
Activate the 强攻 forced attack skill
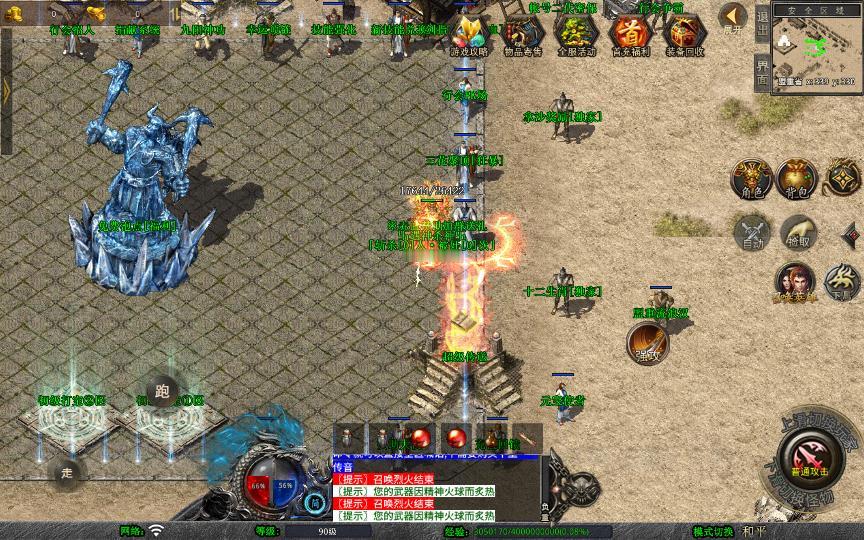click(647, 345)
